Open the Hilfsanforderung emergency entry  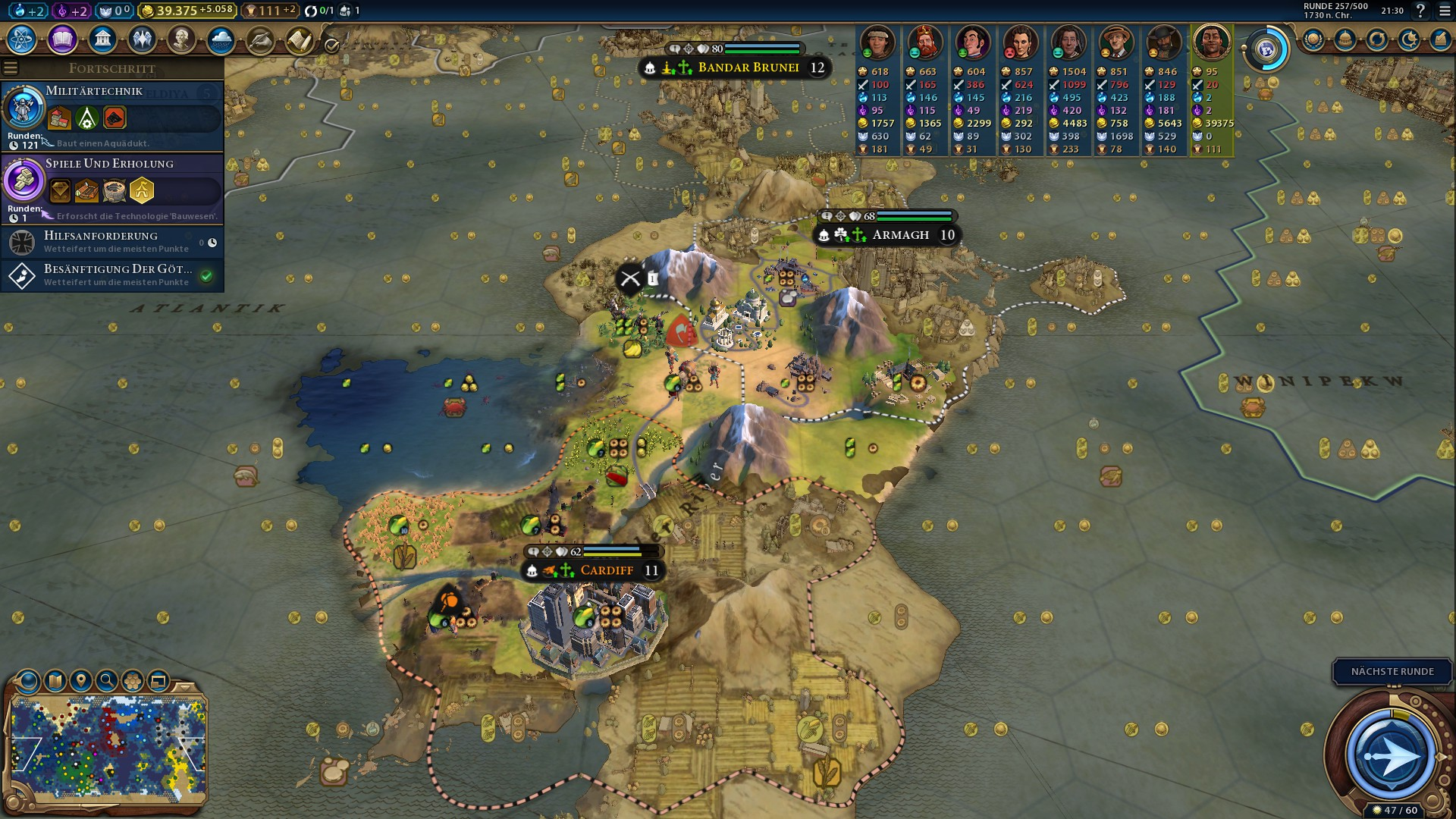(x=112, y=242)
